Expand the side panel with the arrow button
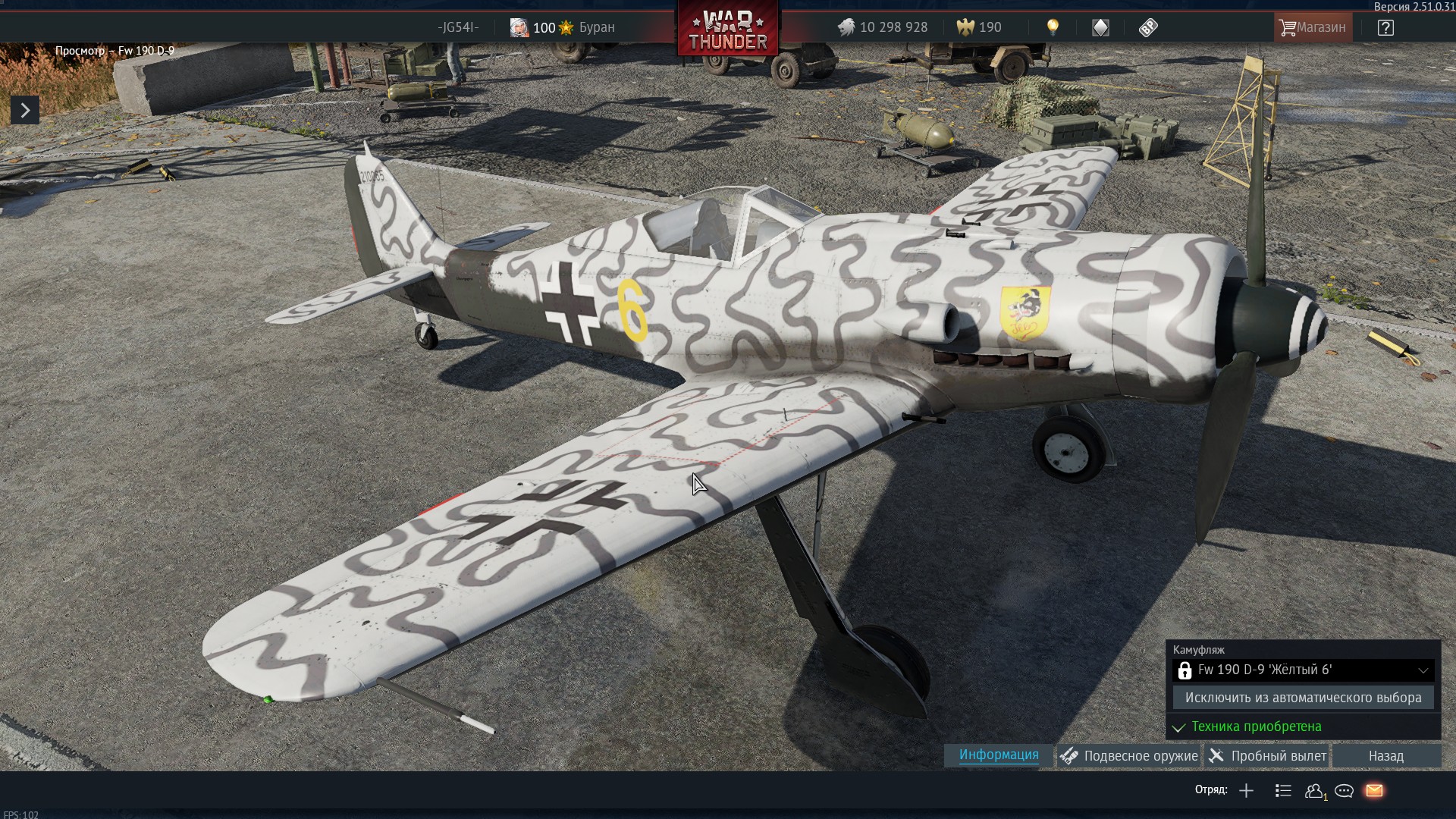The height and width of the screenshot is (819, 1456). tap(25, 111)
